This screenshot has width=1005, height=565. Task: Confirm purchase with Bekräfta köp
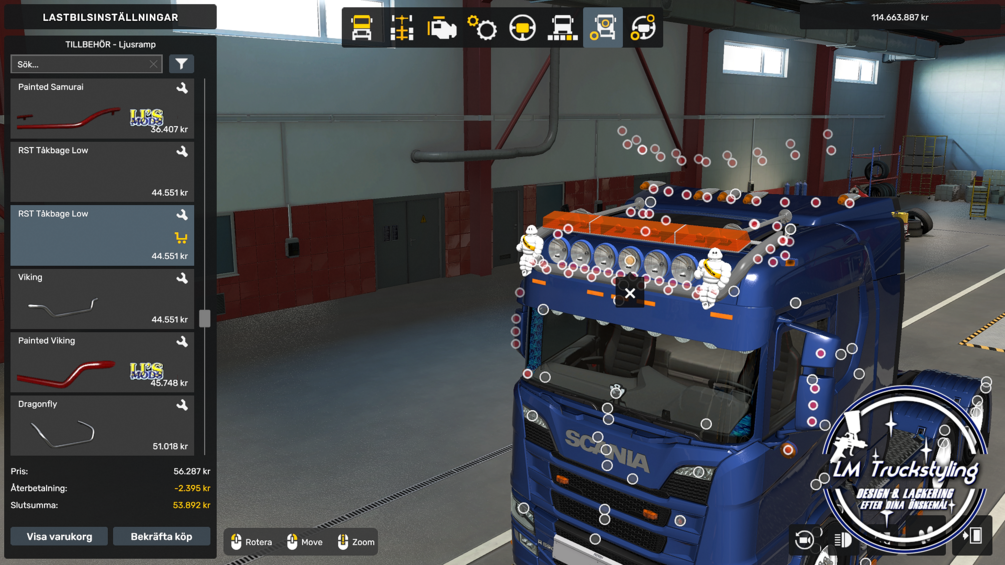pyautogui.click(x=161, y=537)
